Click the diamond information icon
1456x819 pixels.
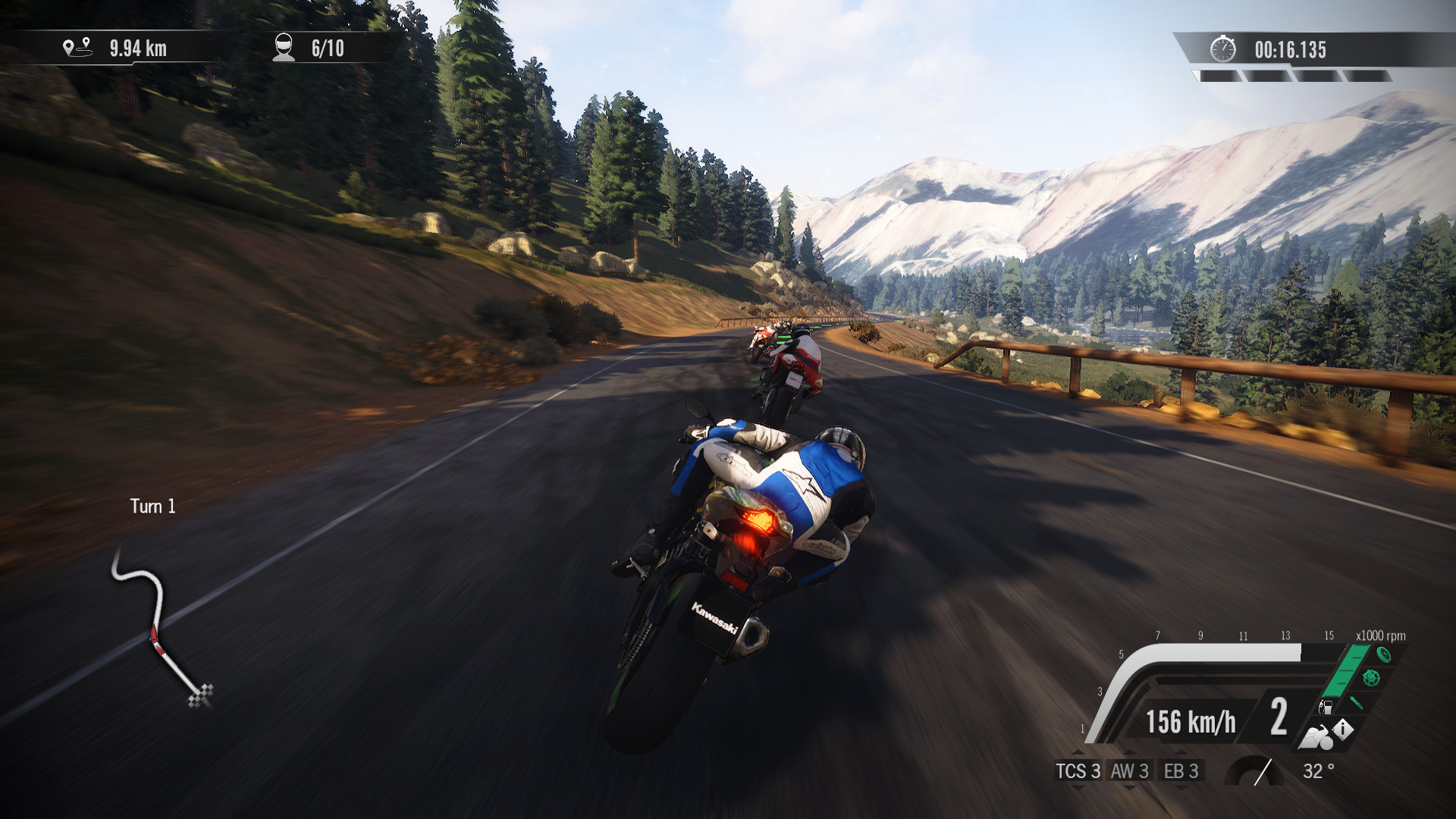pyautogui.click(x=1343, y=730)
